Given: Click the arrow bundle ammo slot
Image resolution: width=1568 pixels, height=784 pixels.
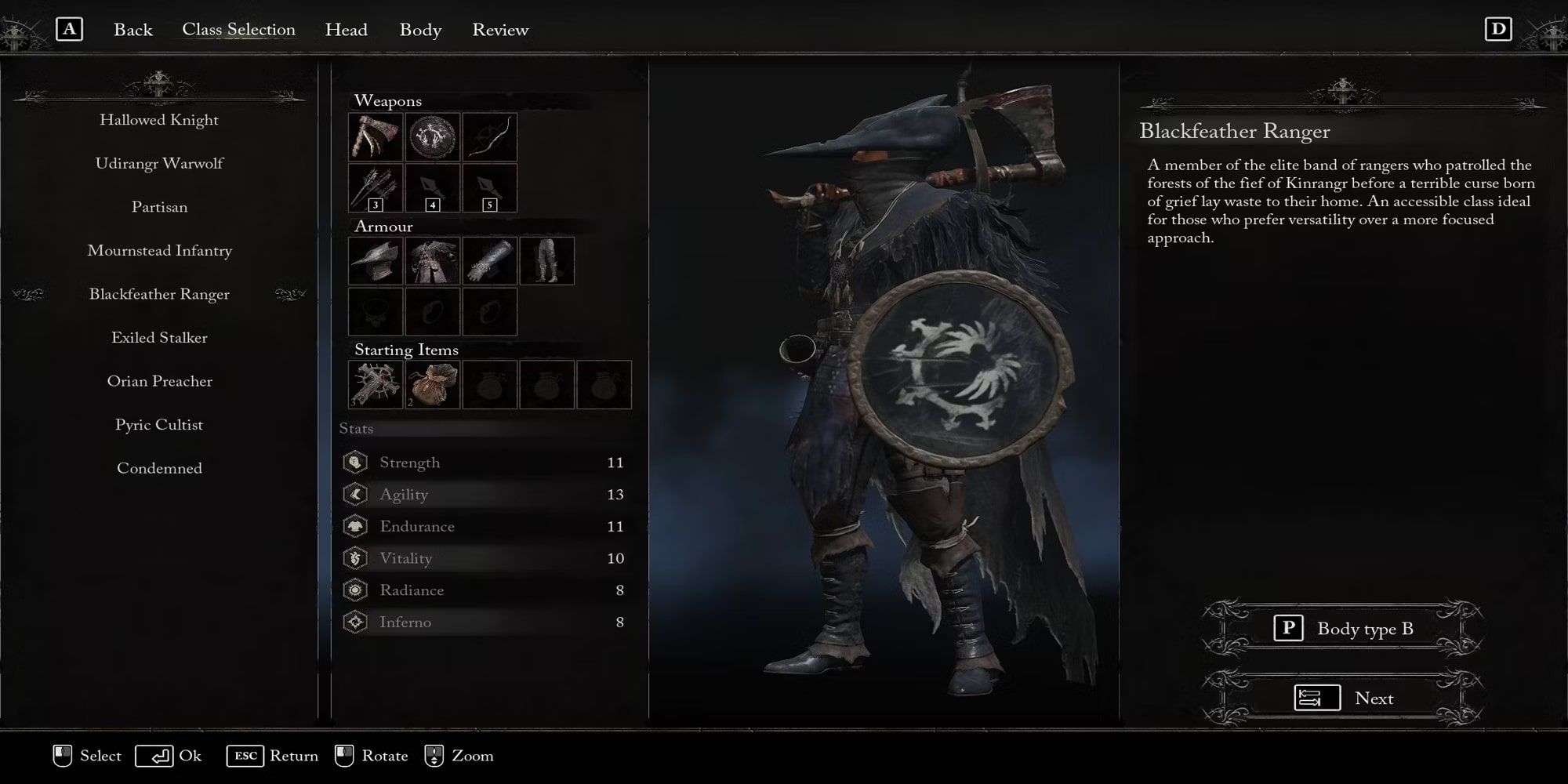Looking at the screenshot, I should point(376,188).
